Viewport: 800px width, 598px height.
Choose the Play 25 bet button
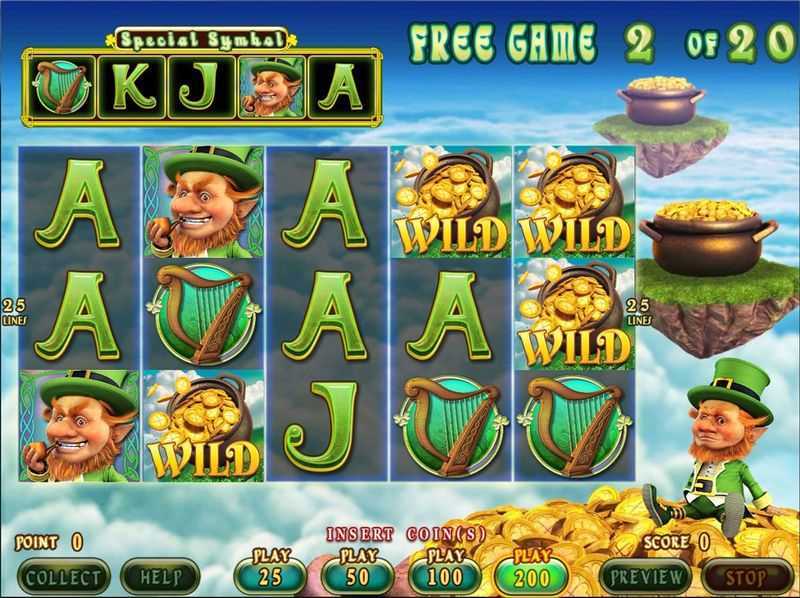pyautogui.click(x=270, y=576)
